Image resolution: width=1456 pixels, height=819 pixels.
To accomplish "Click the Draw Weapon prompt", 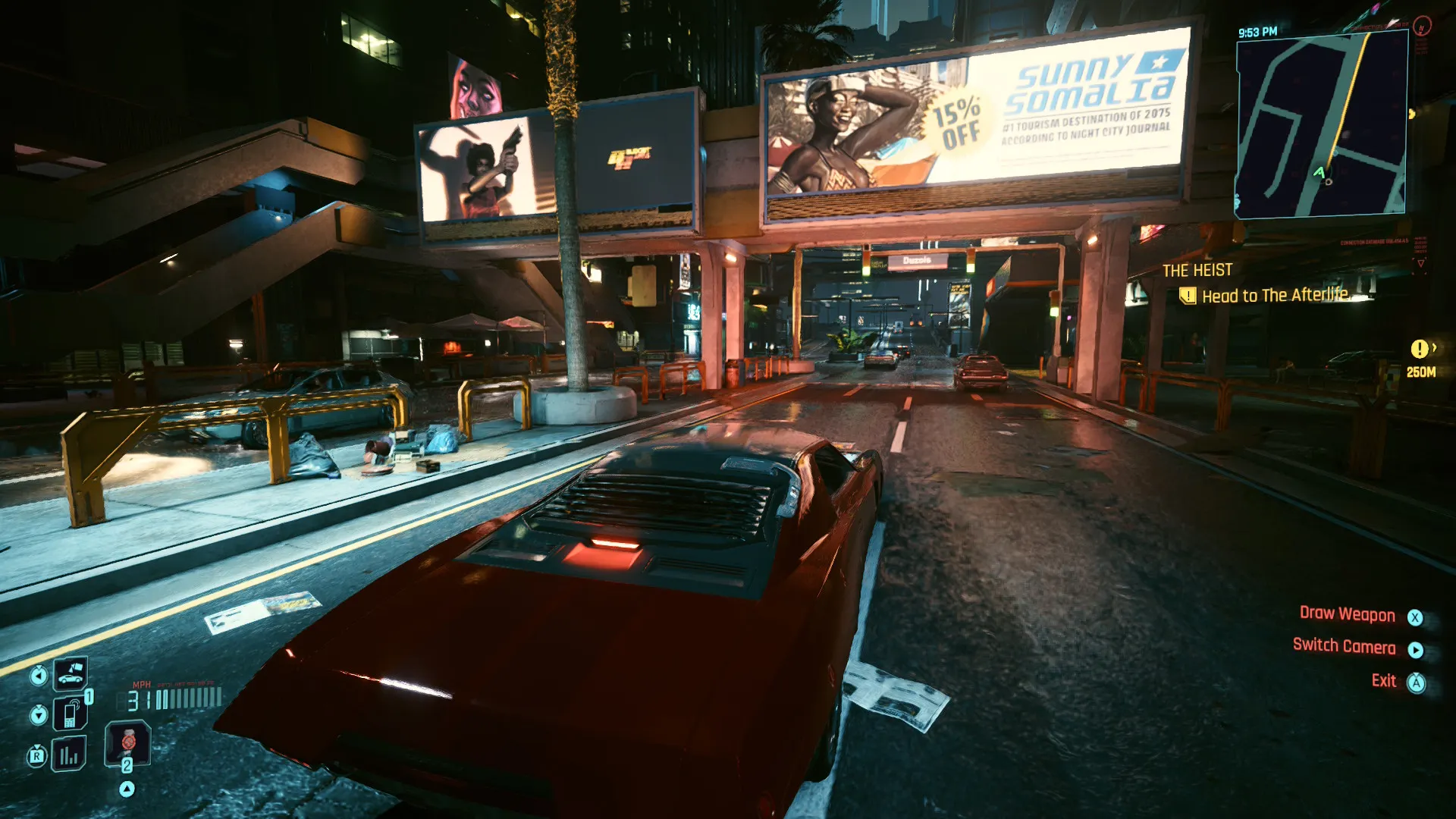I will (1347, 614).
